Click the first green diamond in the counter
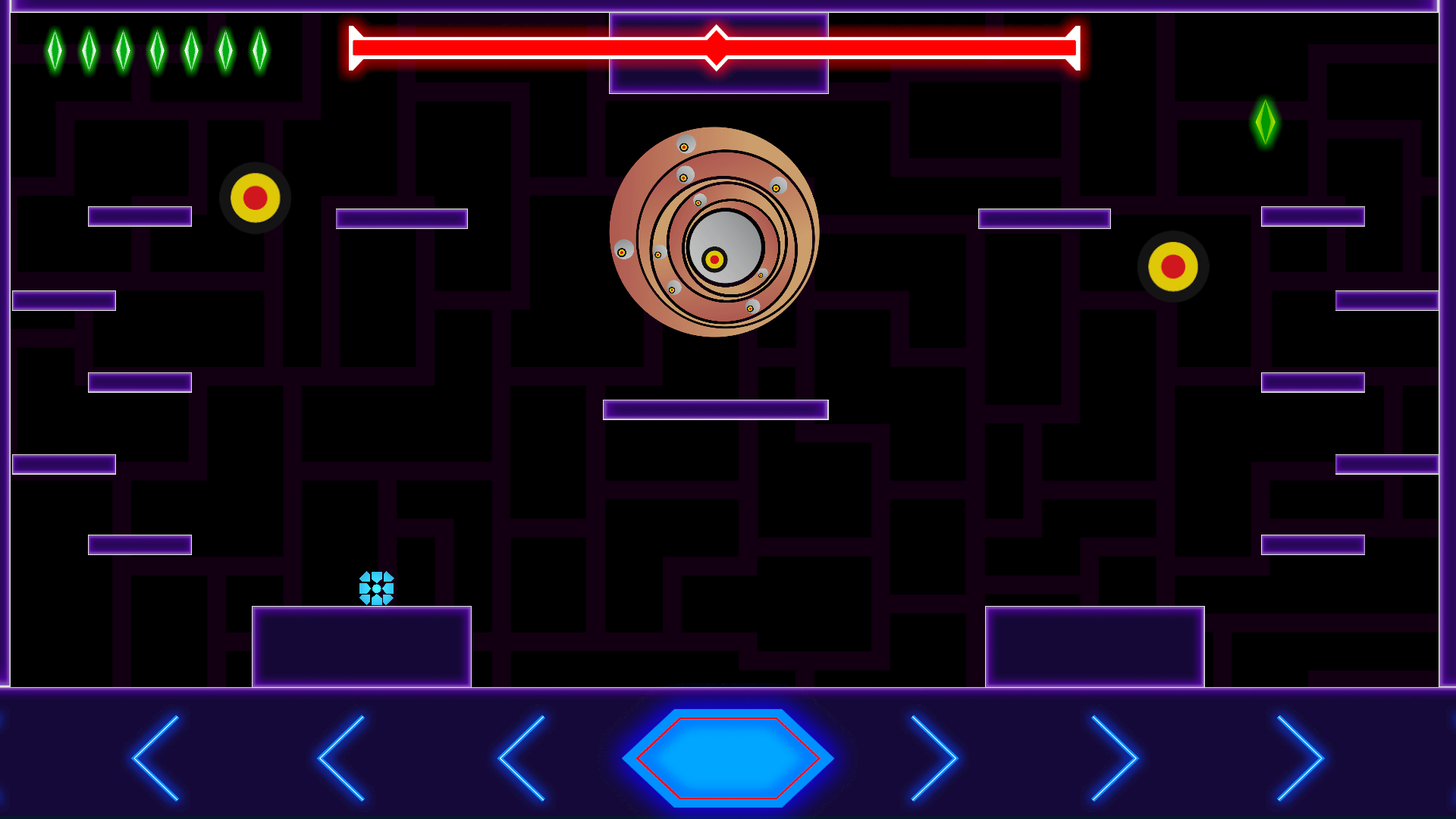Image resolution: width=1456 pixels, height=819 pixels. [54, 52]
